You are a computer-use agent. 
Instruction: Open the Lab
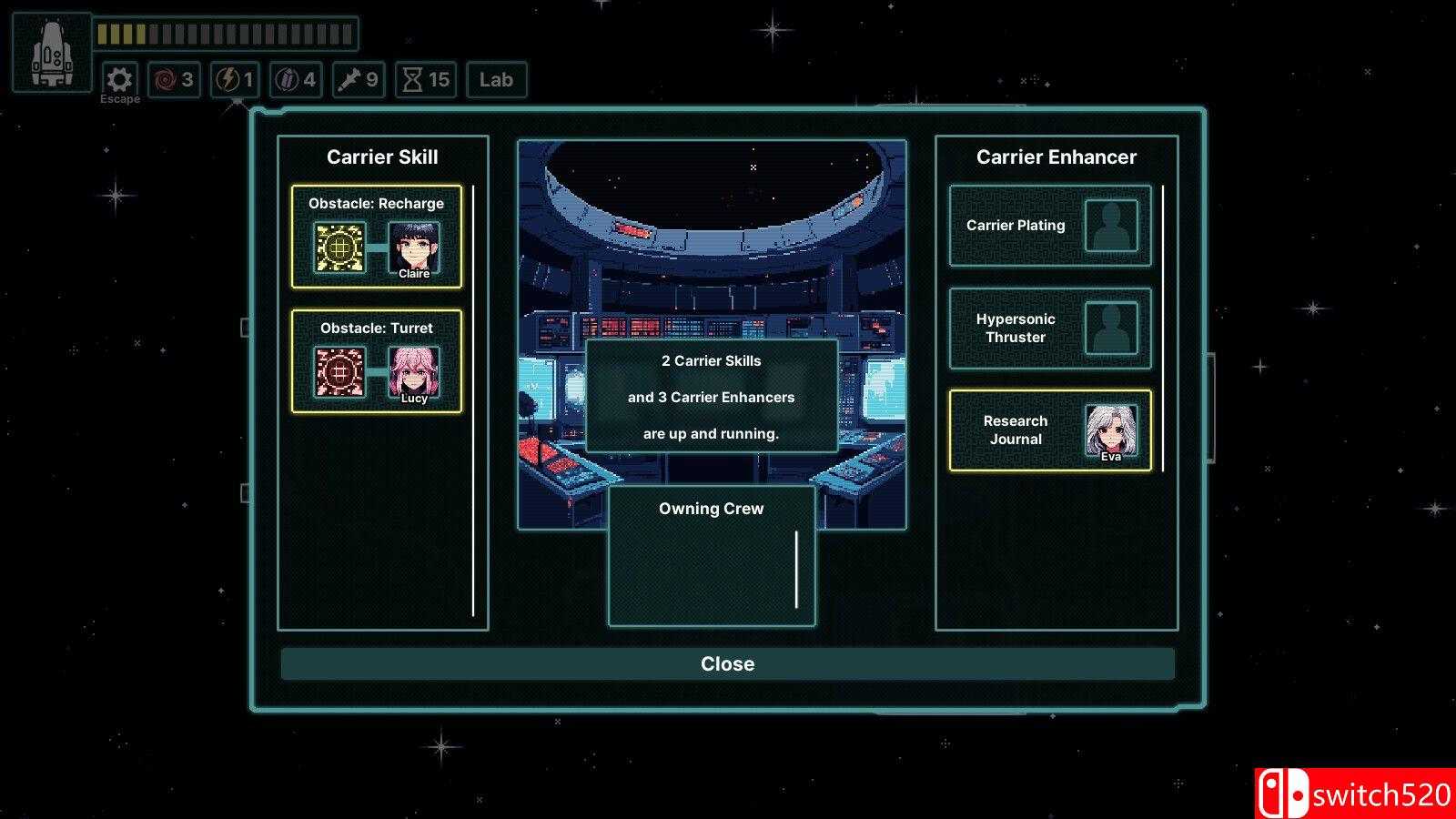(496, 80)
